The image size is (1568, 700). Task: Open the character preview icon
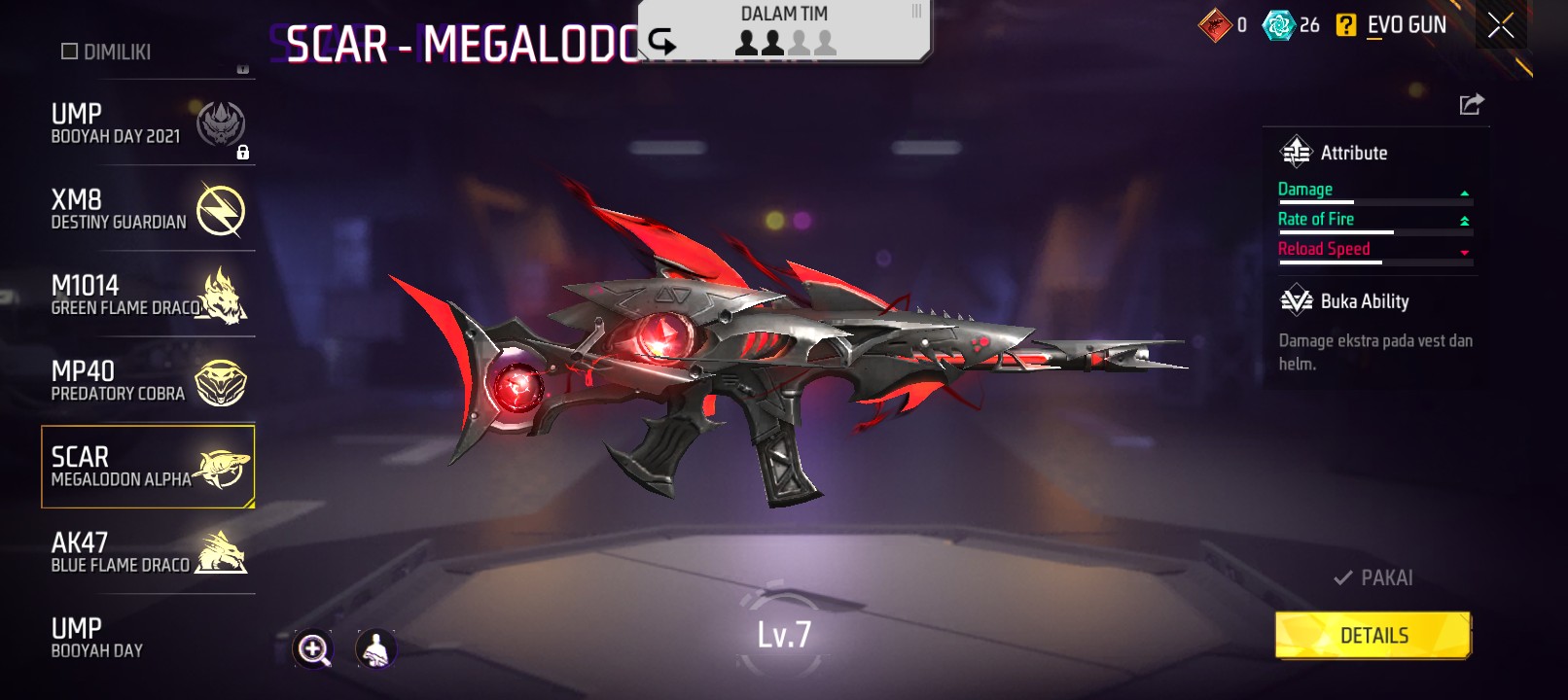pos(375,648)
